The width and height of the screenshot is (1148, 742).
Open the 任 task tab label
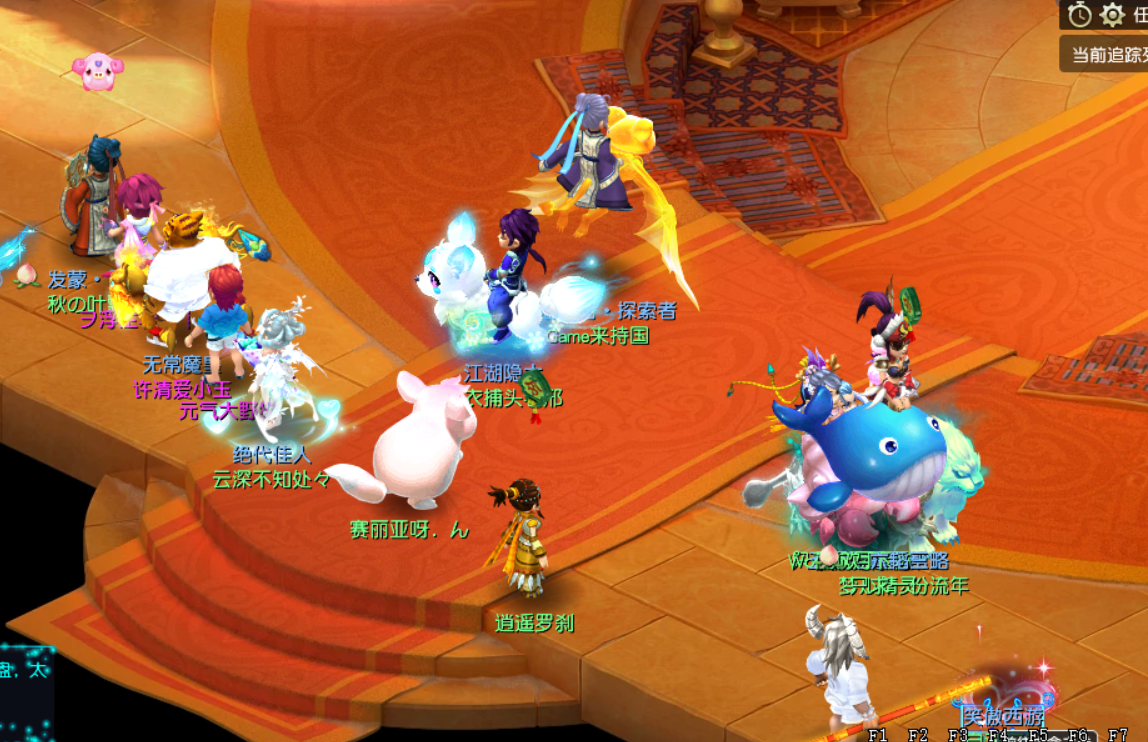1139,15
